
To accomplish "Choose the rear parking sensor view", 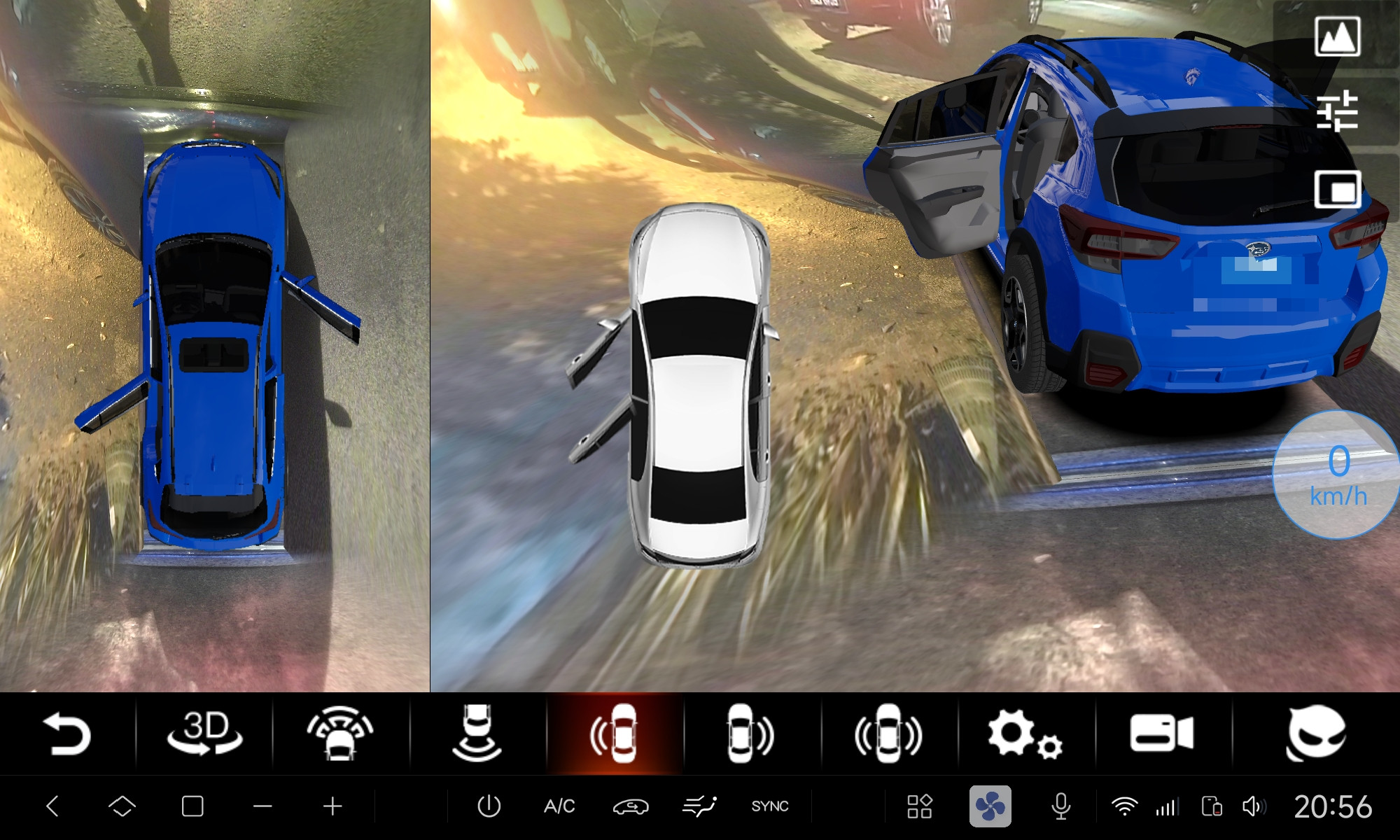I will 477,734.
